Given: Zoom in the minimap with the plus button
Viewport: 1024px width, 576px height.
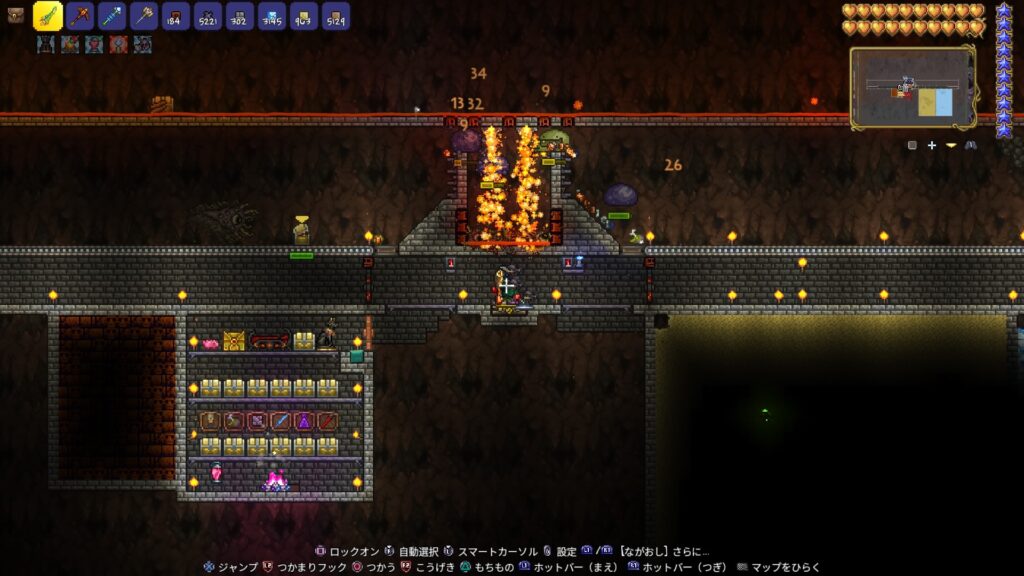Looking at the screenshot, I should click(x=931, y=145).
